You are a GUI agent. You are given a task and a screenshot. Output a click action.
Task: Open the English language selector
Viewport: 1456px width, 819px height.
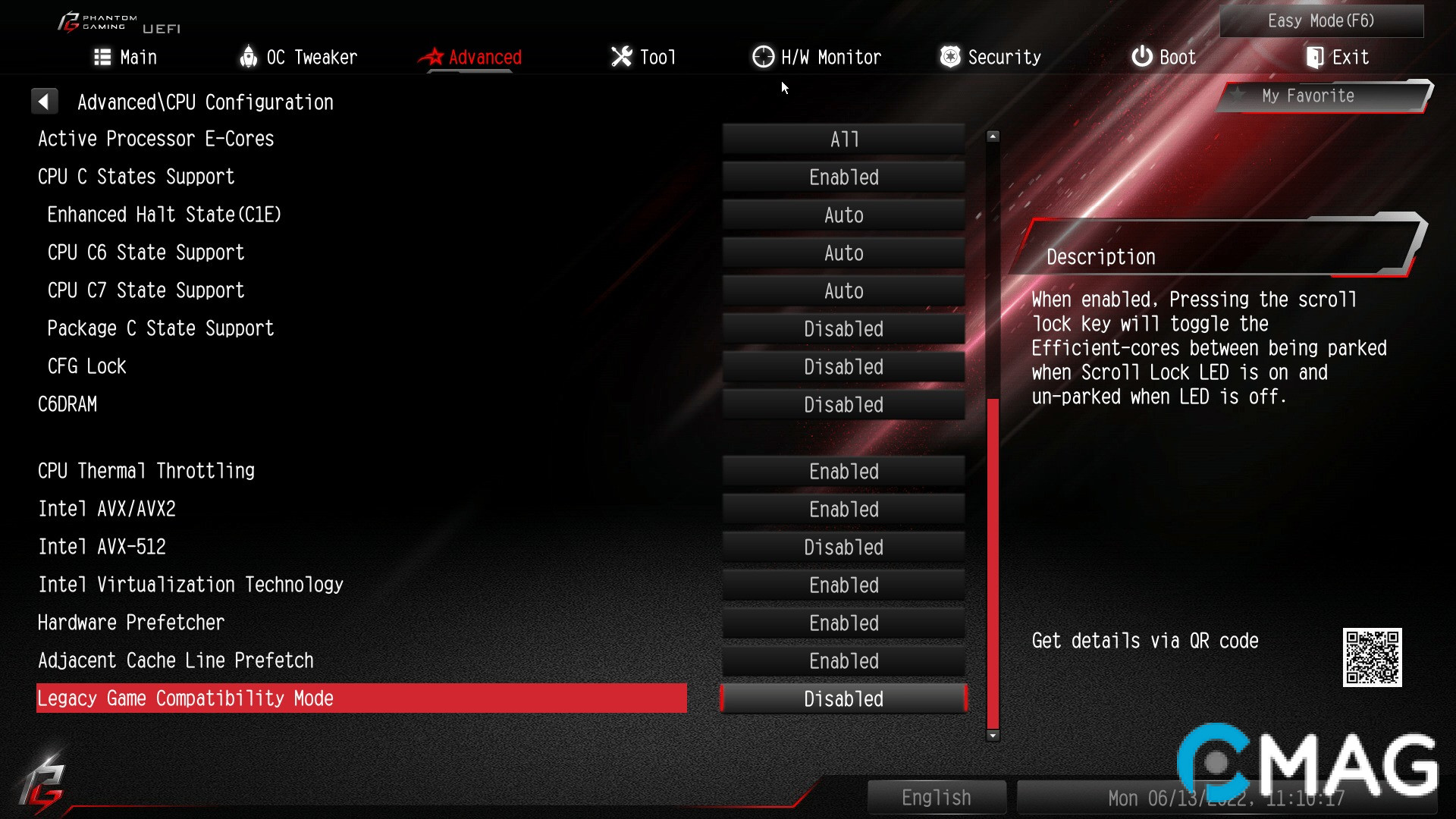tap(937, 797)
